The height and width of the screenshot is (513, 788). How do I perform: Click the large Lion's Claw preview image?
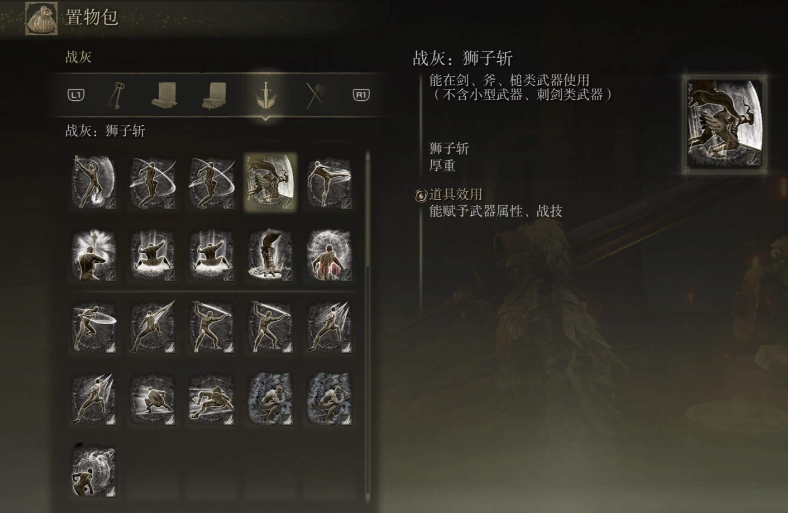coord(725,124)
